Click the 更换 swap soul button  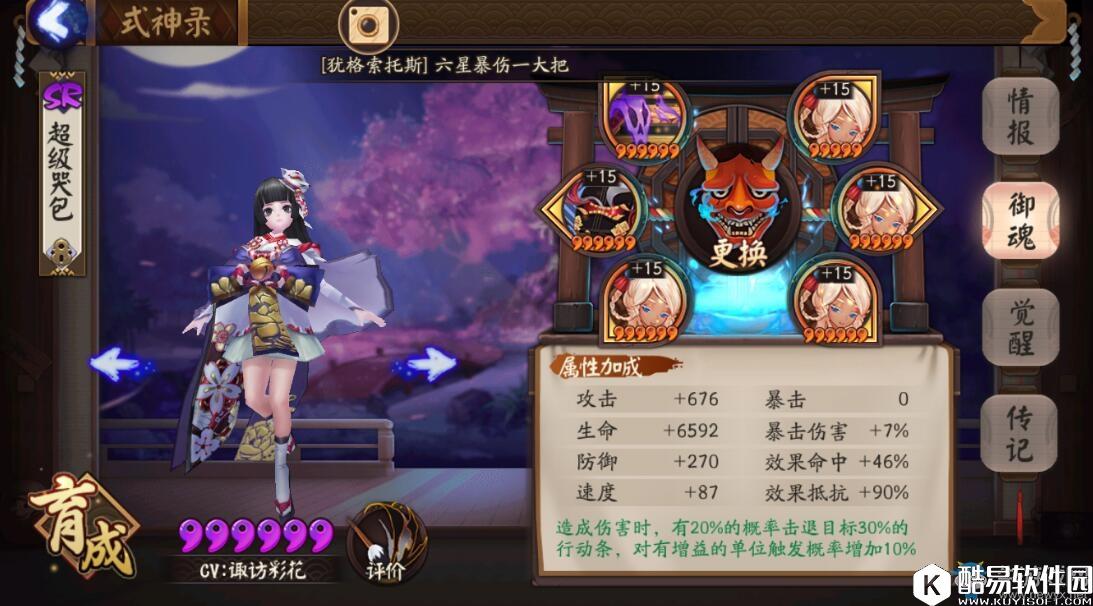click(x=738, y=252)
